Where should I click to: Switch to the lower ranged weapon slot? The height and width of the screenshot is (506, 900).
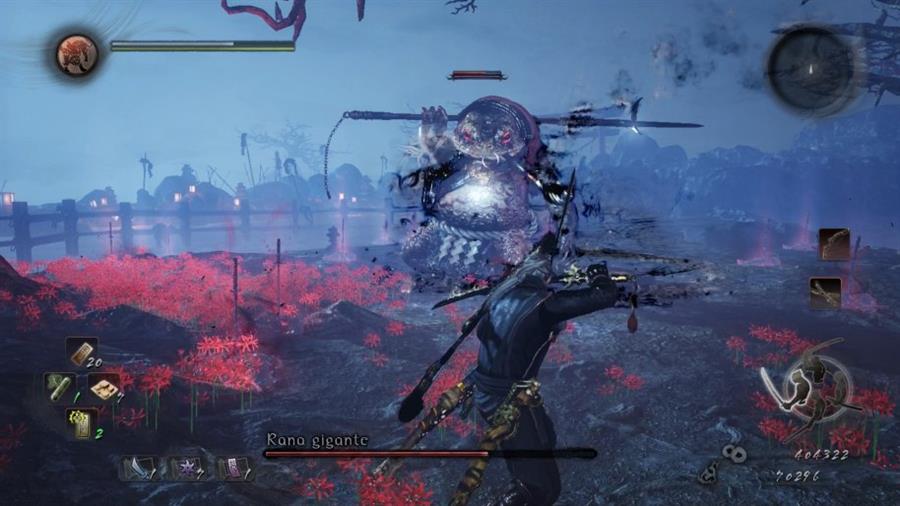pos(825,292)
